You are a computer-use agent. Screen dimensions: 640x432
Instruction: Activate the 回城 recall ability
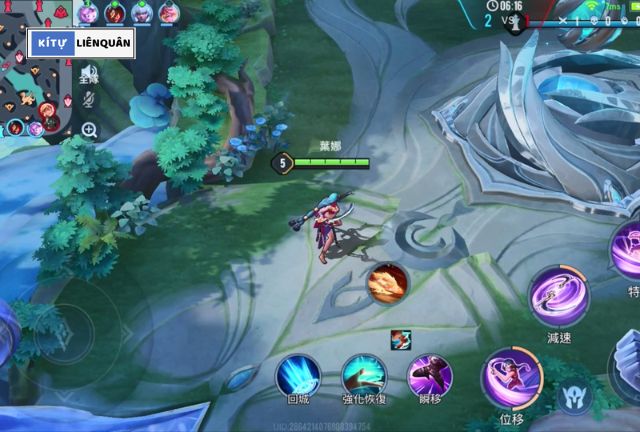(x=298, y=376)
